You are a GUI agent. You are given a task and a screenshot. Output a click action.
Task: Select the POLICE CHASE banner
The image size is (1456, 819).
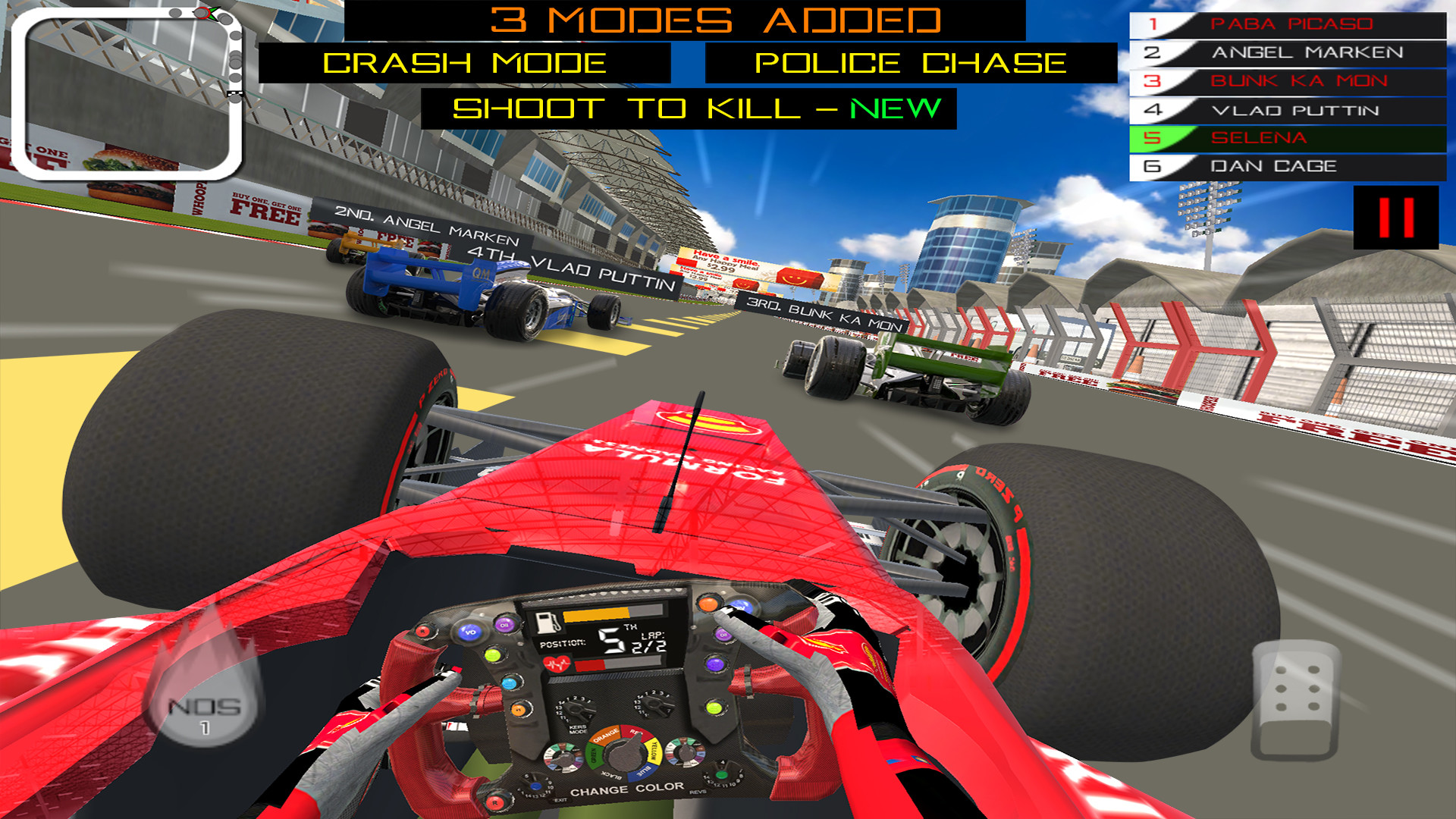[x=910, y=63]
